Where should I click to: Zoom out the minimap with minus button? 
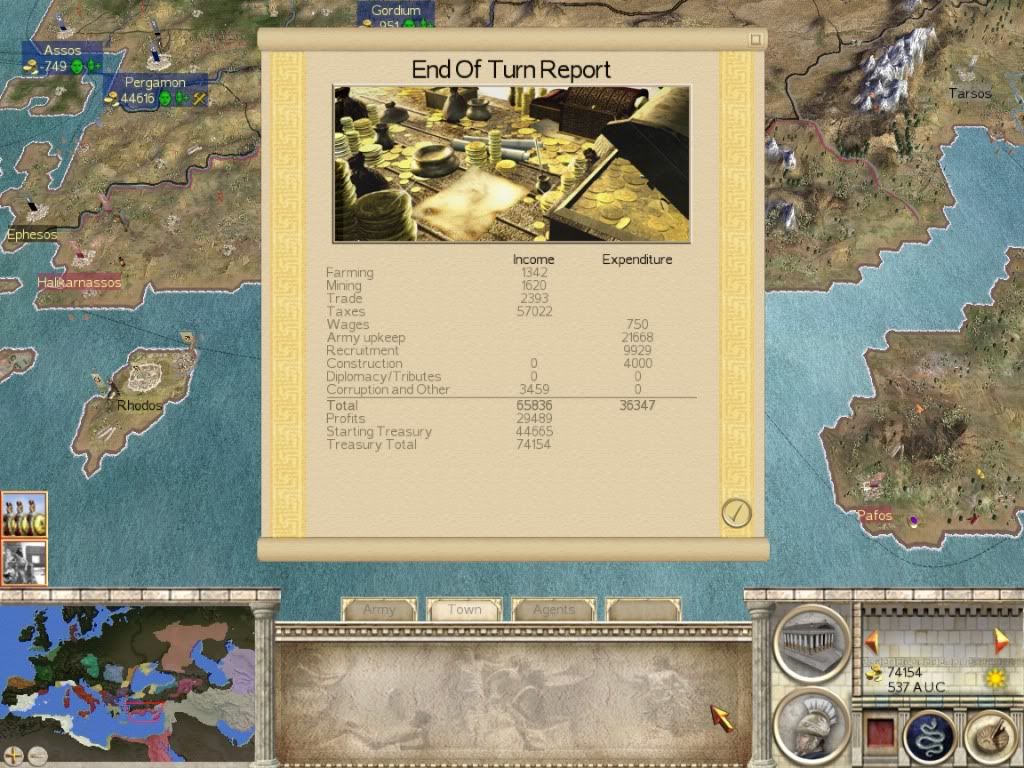(36, 756)
